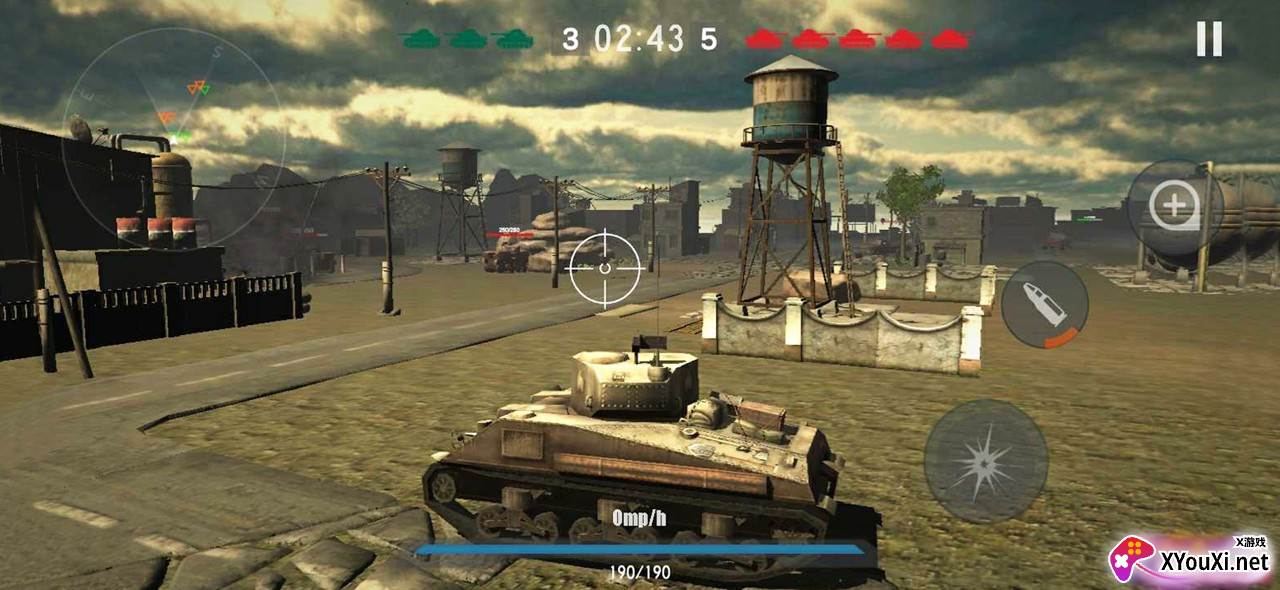
Task: Tap the zoom-in magnifier button
Action: point(1174,207)
